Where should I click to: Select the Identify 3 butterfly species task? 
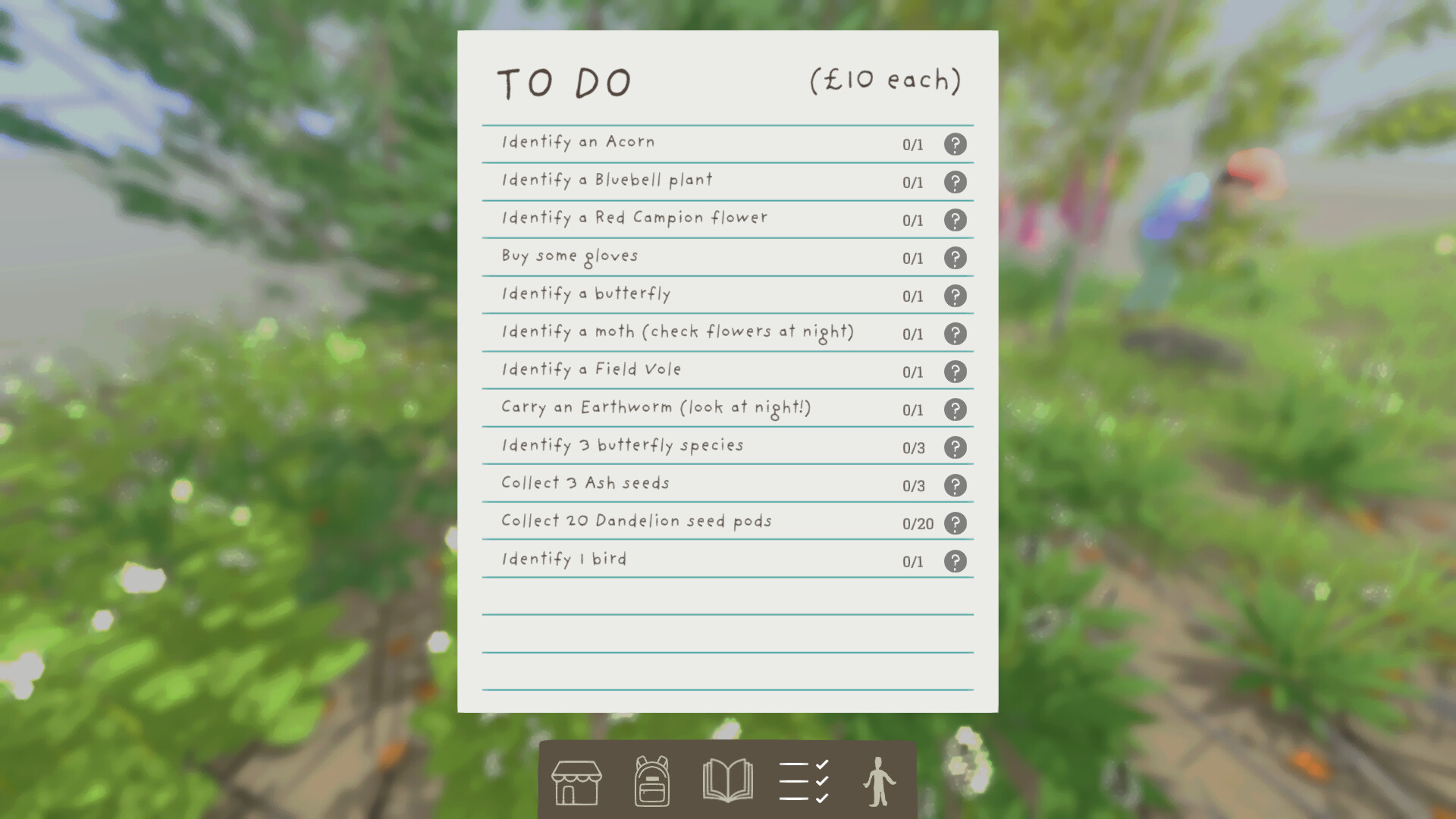coord(622,445)
